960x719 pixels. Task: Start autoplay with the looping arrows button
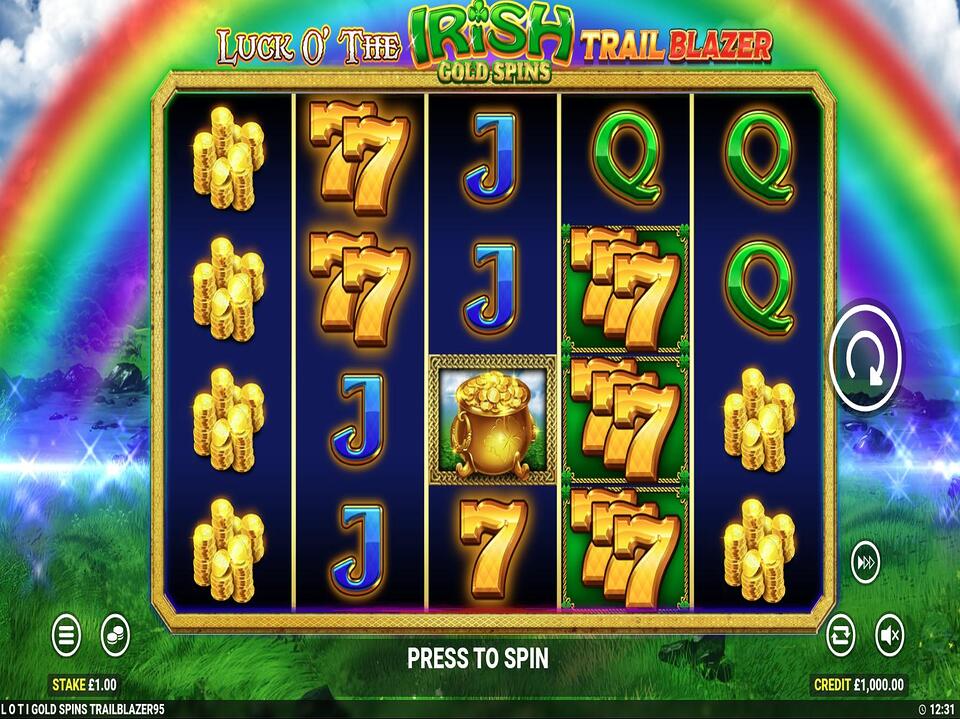click(841, 634)
